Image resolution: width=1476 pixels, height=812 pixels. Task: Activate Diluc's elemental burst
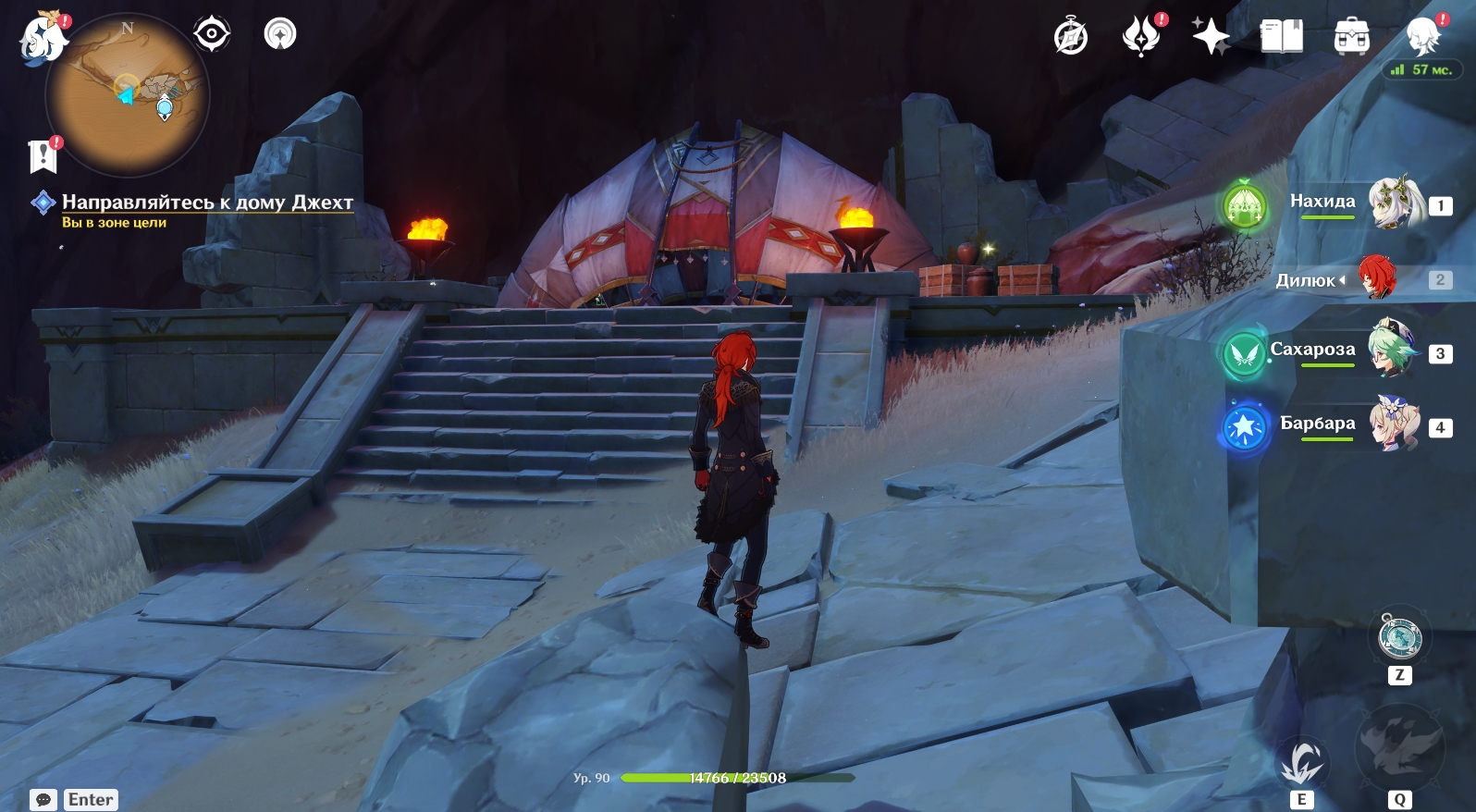tap(1398, 747)
